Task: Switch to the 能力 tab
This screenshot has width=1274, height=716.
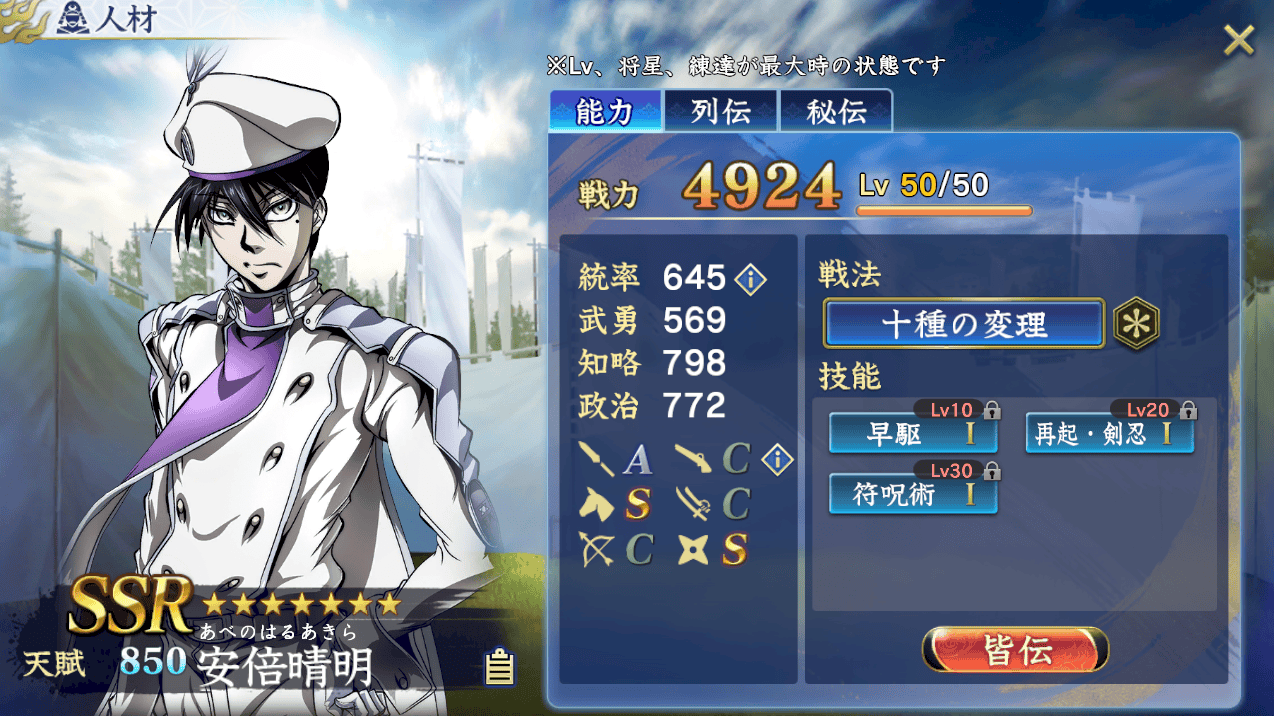Action: coord(605,112)
